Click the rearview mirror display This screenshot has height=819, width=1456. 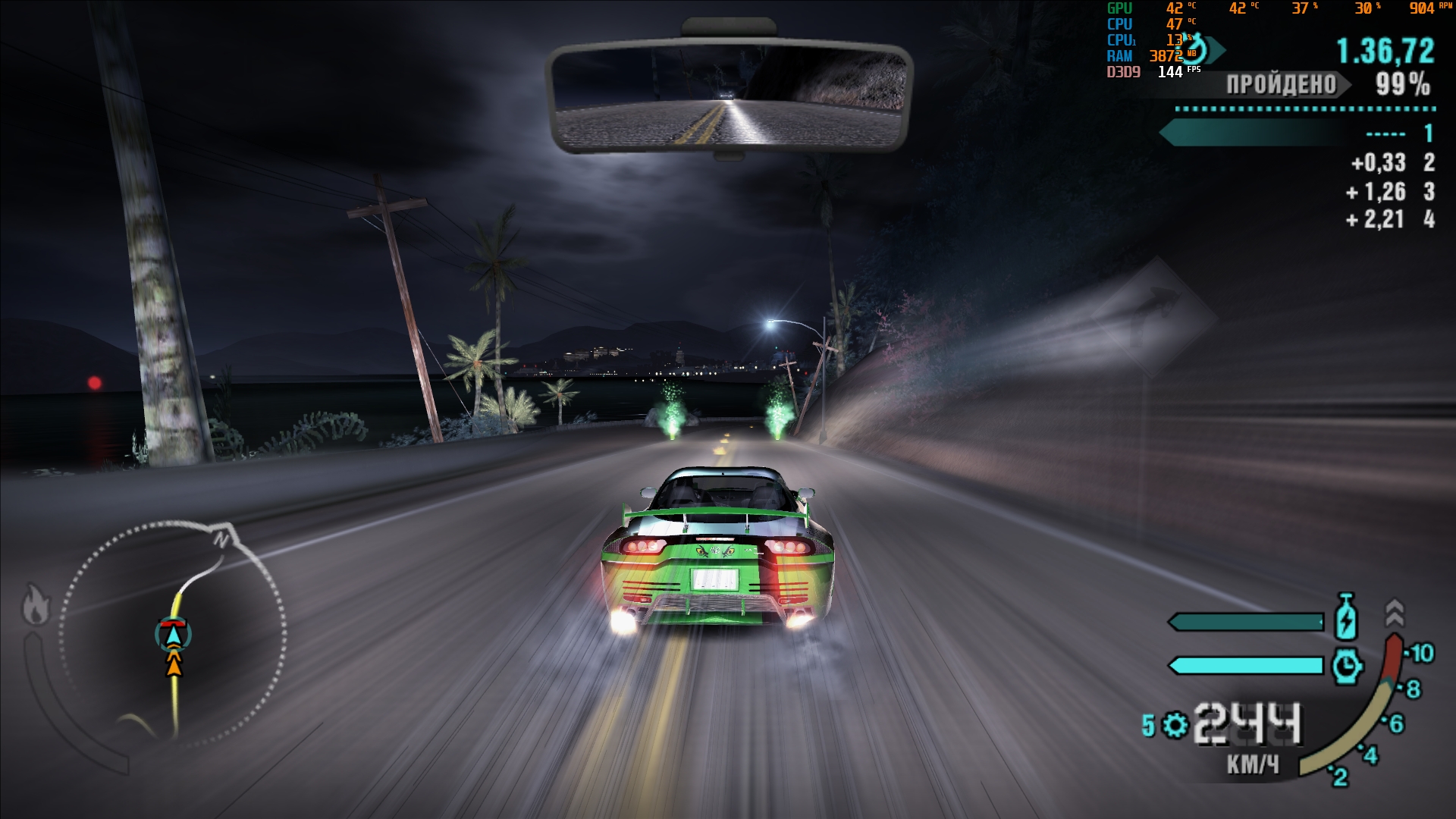(728, 96)
